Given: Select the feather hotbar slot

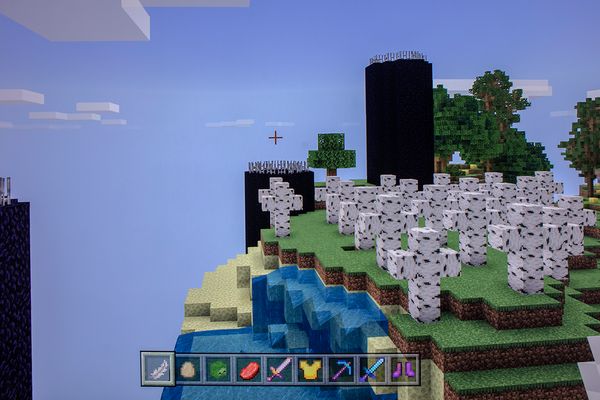Looking at the screenshot, I should [157, 369].
